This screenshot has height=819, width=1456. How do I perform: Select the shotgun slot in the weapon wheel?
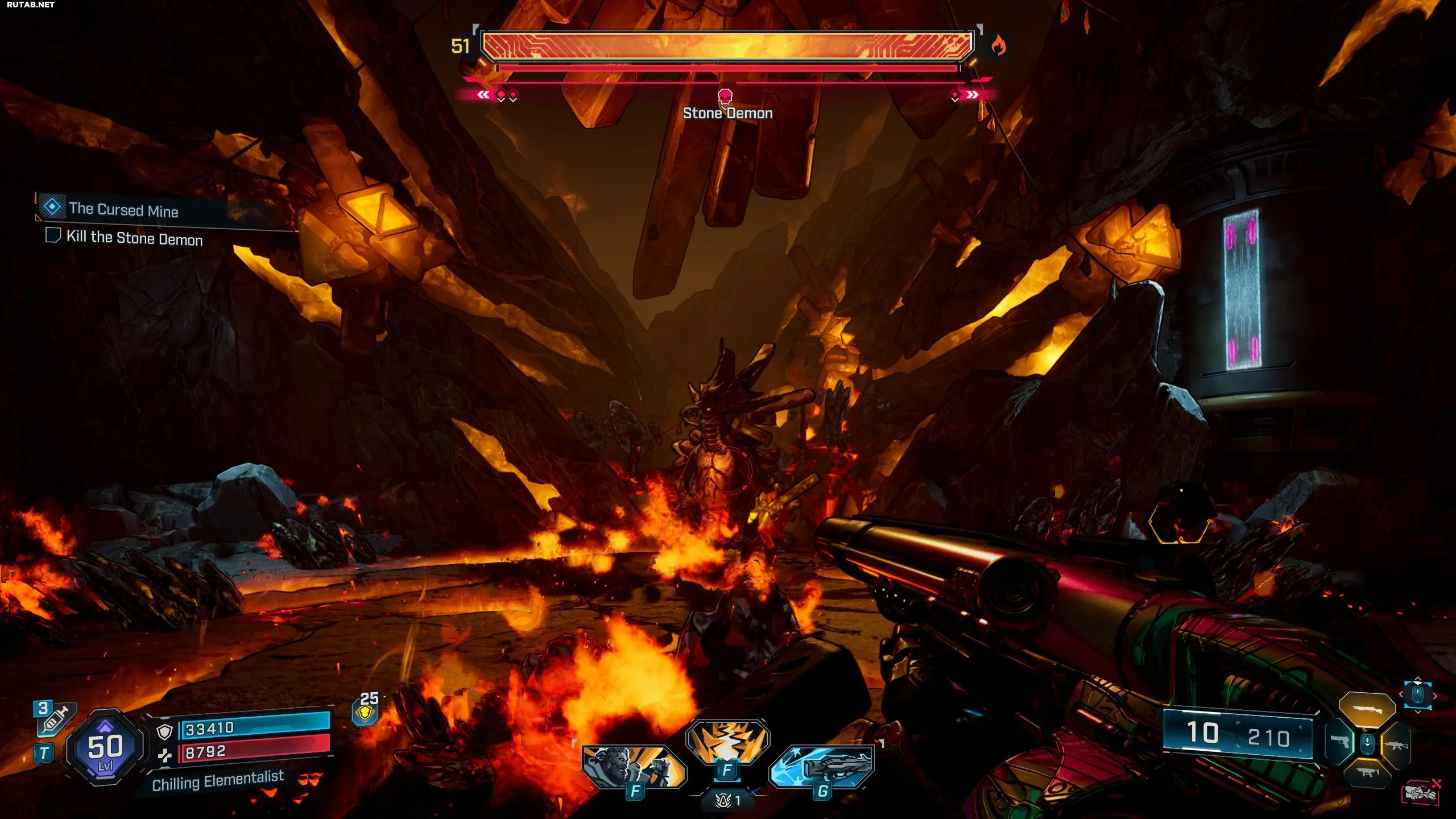[x=1367, y=709]
